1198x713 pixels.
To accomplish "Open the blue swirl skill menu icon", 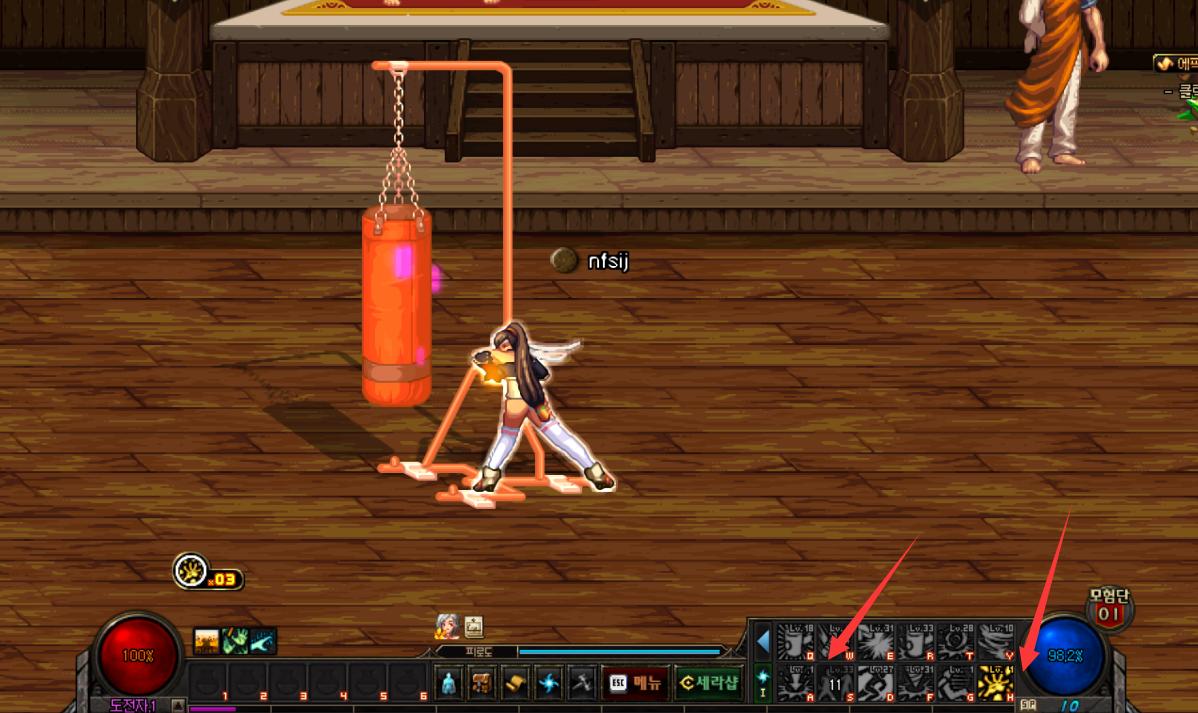I will tap(549, 683).
